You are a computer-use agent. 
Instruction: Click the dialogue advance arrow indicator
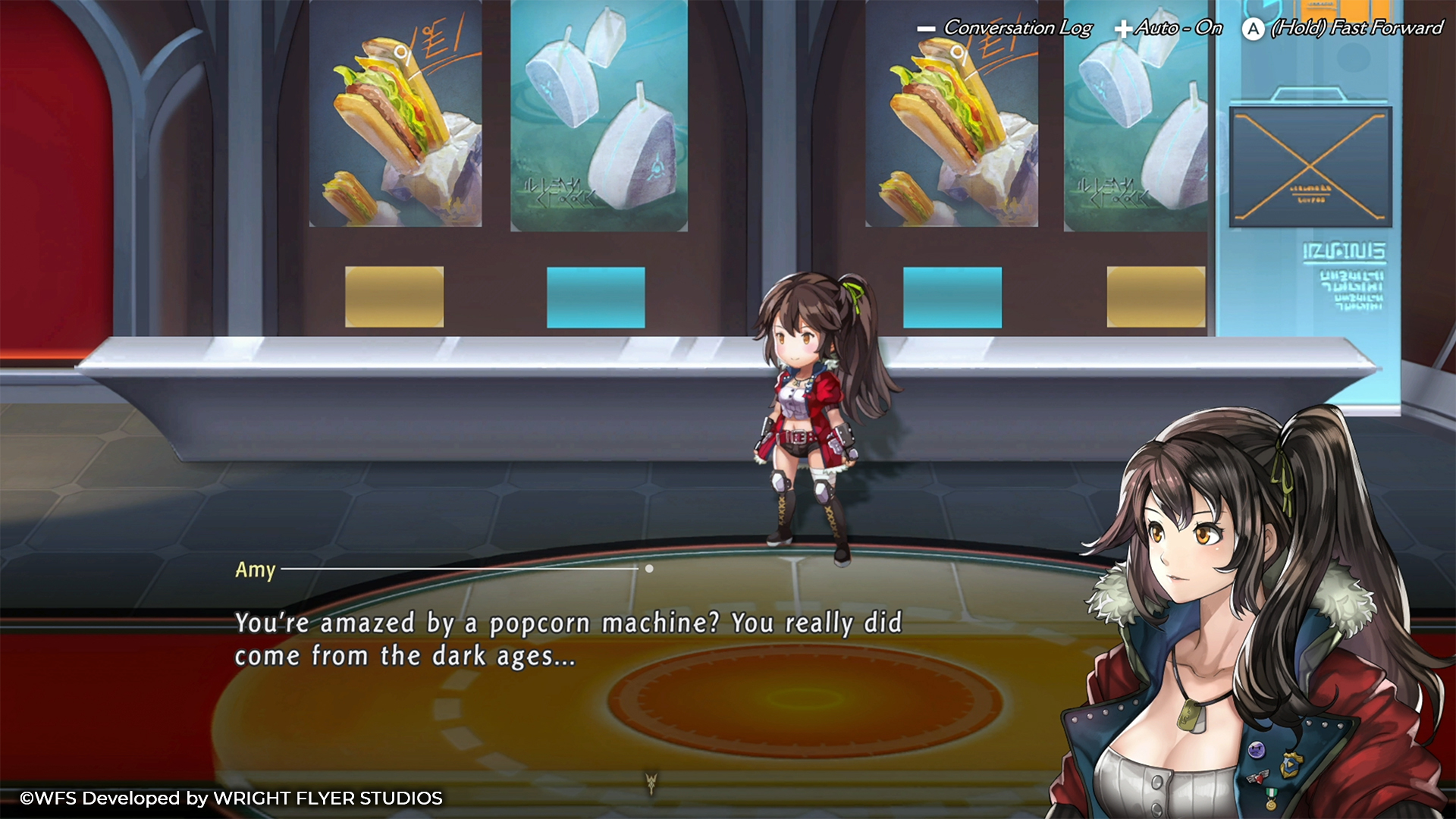[x=650, y=782]
